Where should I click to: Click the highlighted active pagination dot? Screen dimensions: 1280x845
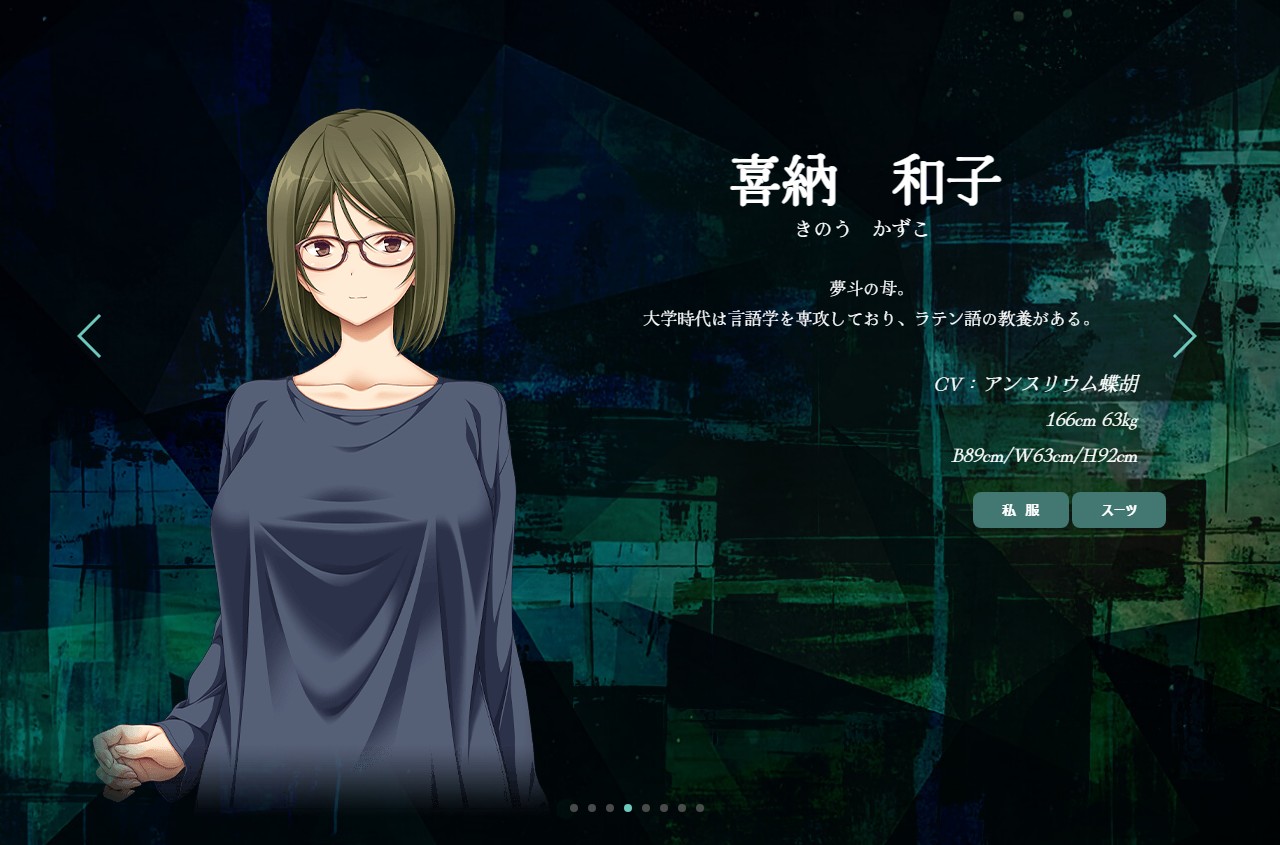628,808
